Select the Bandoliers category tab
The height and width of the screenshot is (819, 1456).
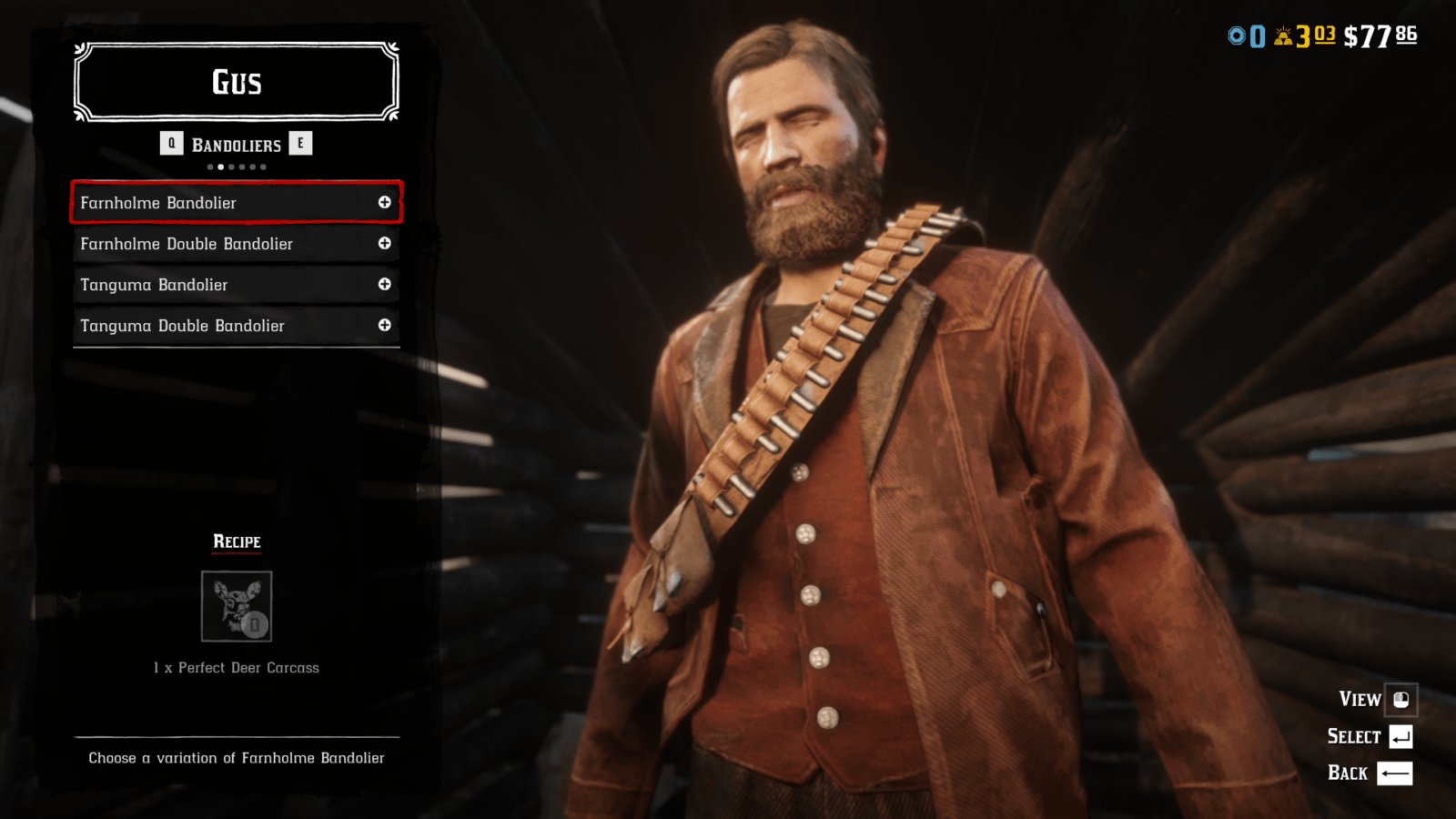tap(236, 143)
